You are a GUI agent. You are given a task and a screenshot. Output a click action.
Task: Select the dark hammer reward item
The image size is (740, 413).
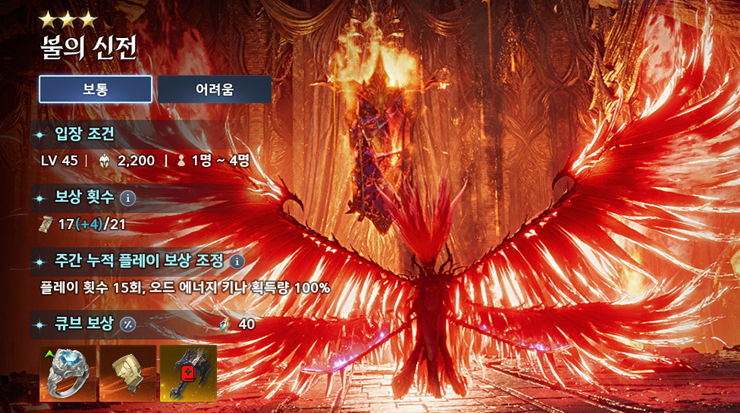[188, 373]
